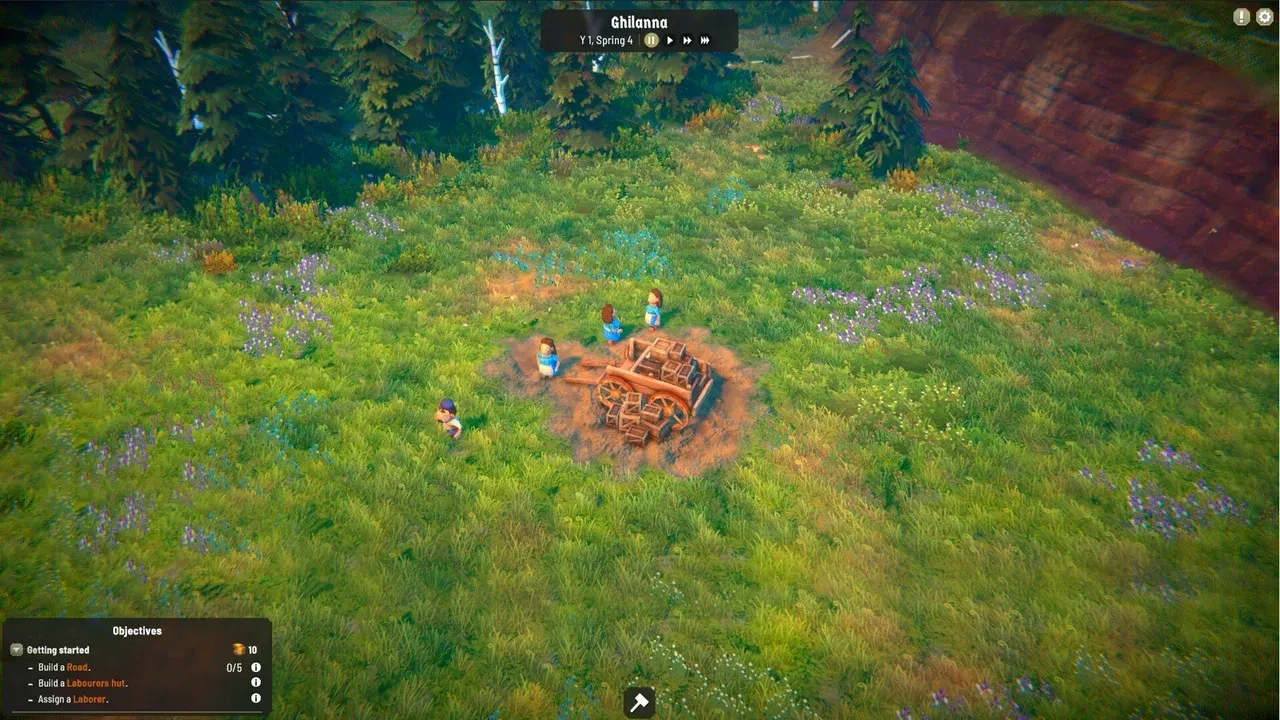
Task: Click the Ghilanna settlement name
Action: (x=639, y=21)
